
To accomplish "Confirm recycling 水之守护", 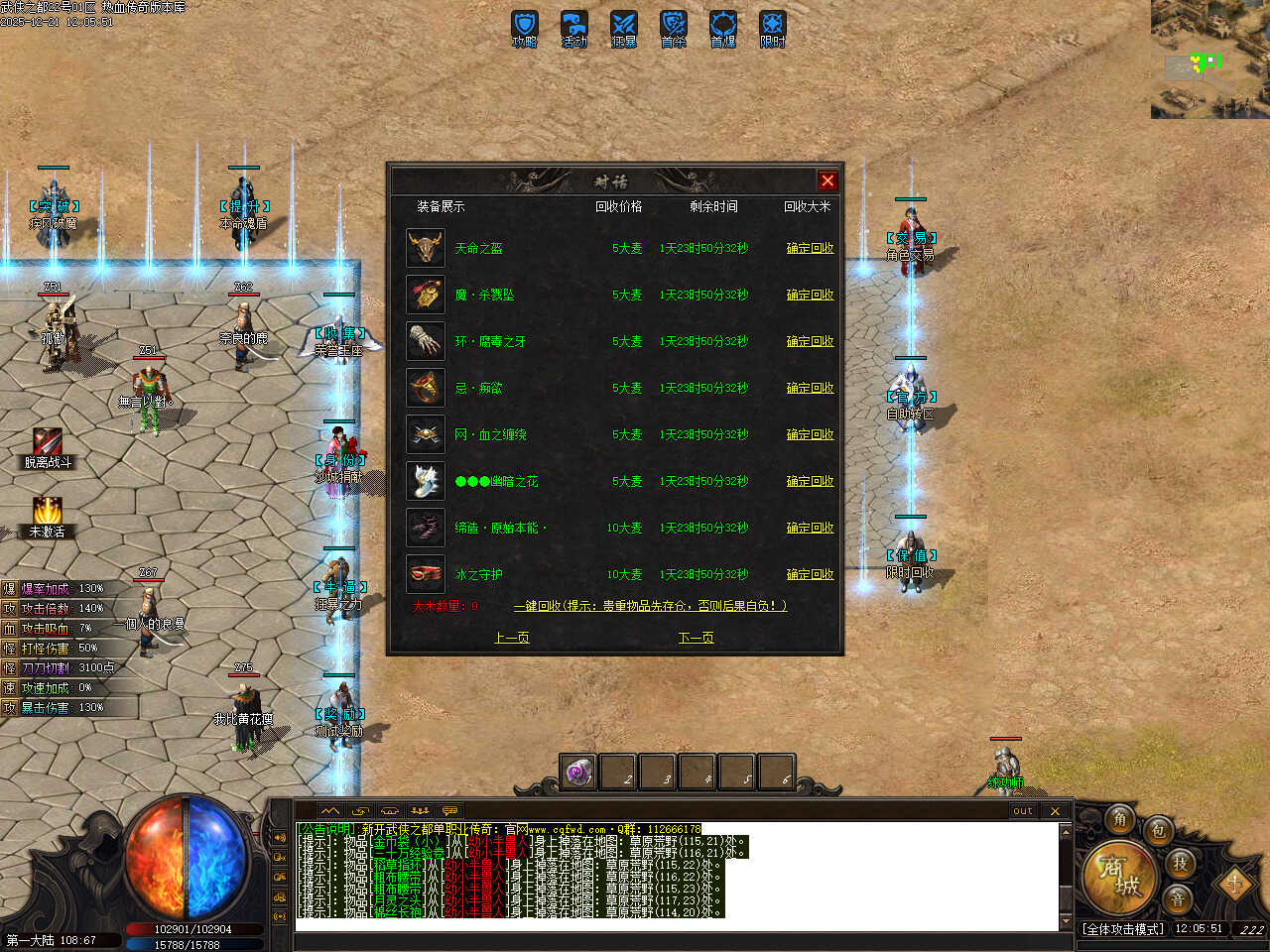I will [810, 574].
